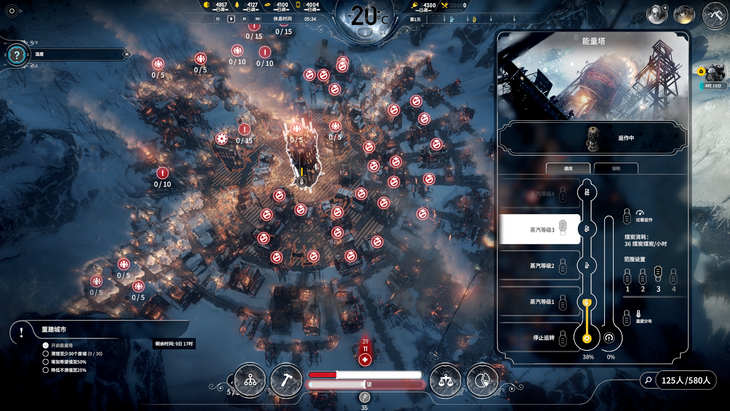Toggle generator overdrive (过载运作)
The image size is (730, 411).
(x=627, y=217)
